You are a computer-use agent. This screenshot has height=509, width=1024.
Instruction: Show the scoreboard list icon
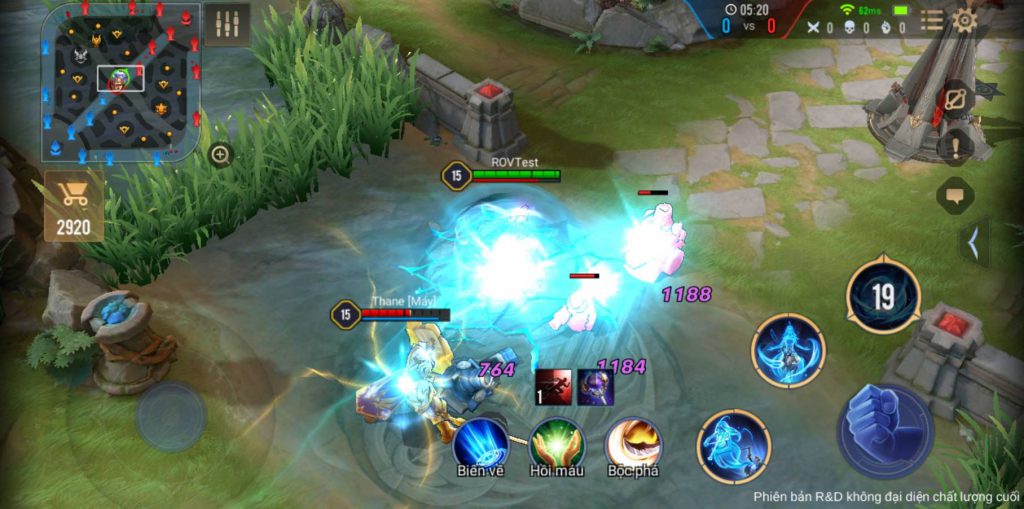pos(932,21)
